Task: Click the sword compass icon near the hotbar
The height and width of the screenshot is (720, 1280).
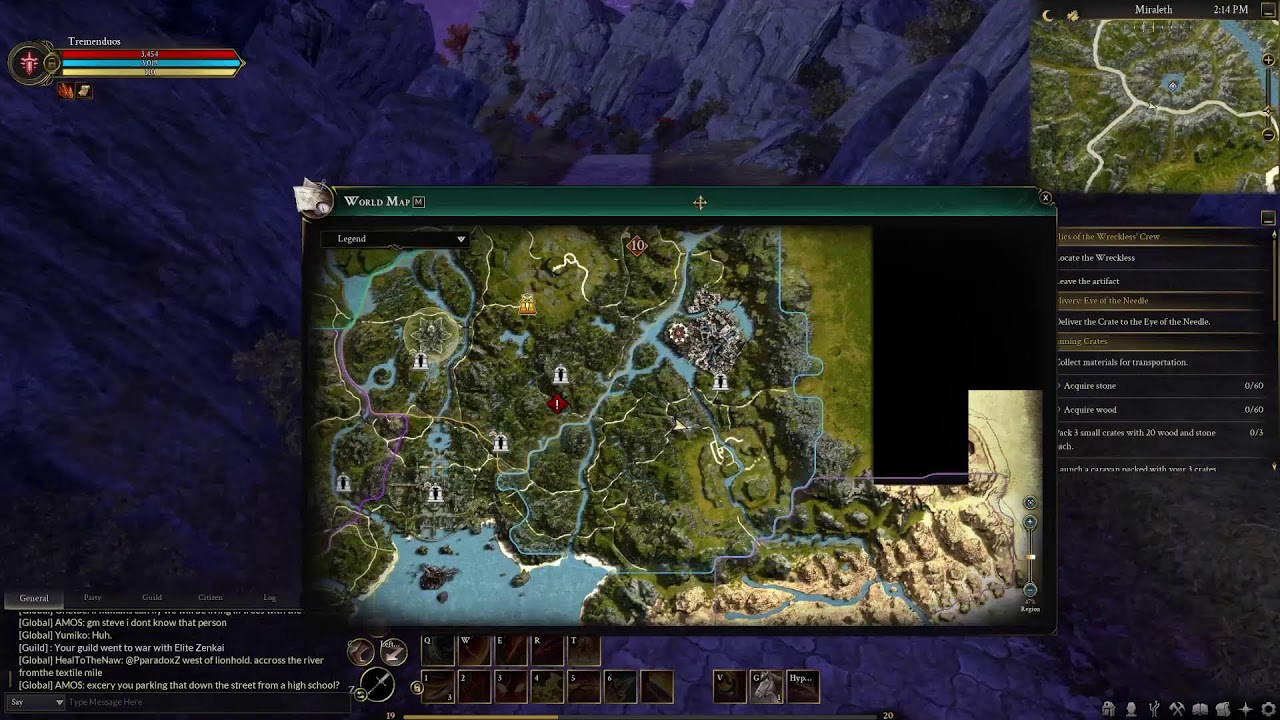Action: 378,685
